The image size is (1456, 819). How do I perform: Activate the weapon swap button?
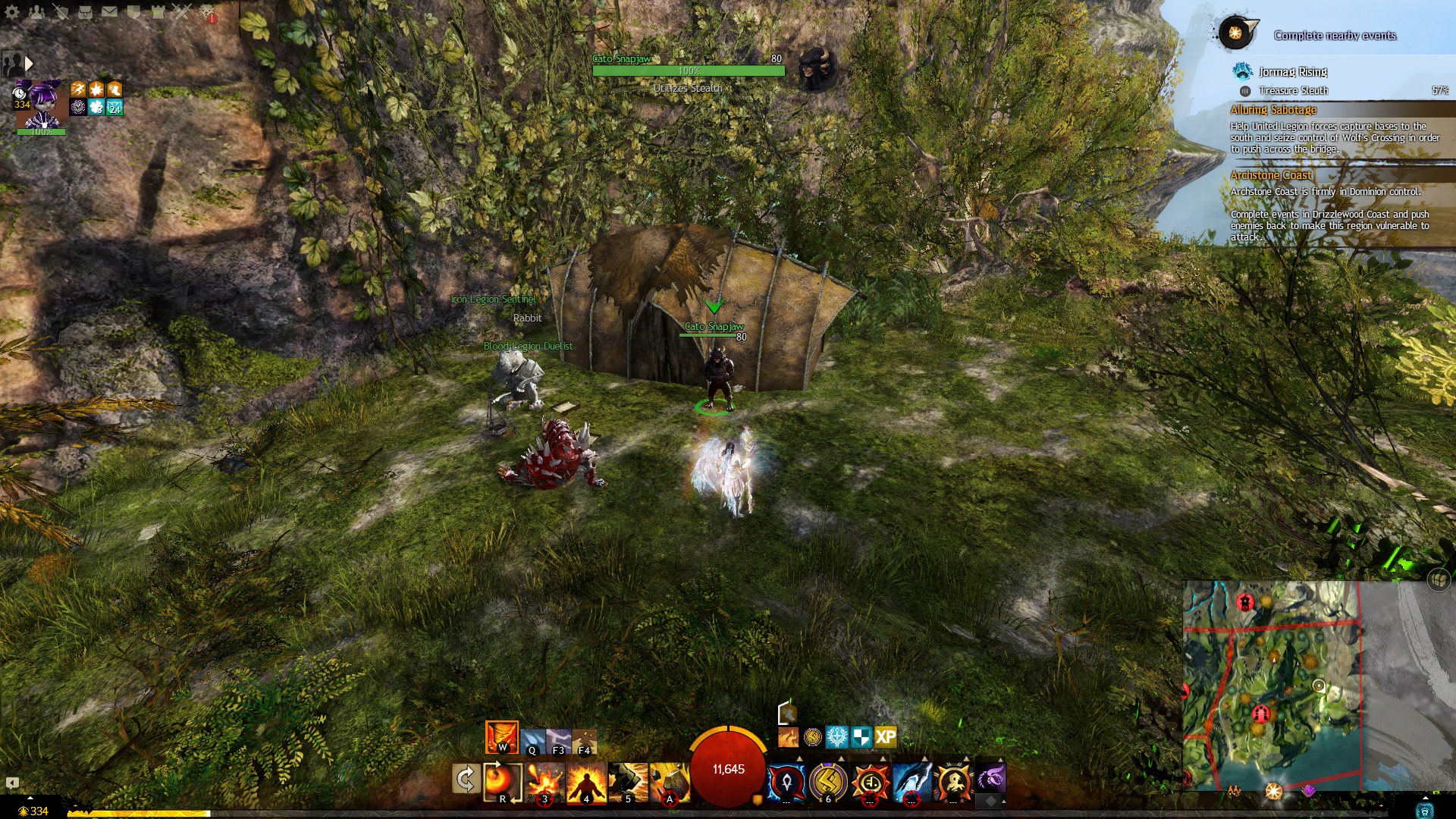(465, 779)
